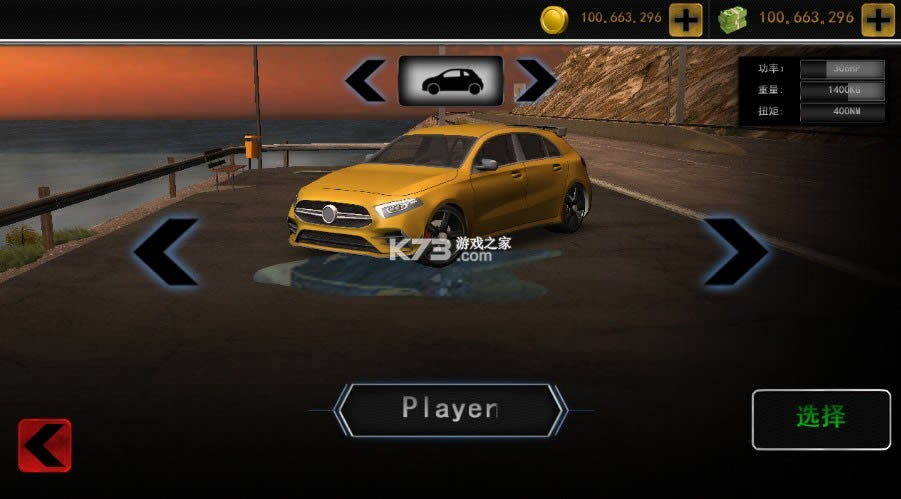
Task: Add more gold coins with plus button
Action: 685,19
